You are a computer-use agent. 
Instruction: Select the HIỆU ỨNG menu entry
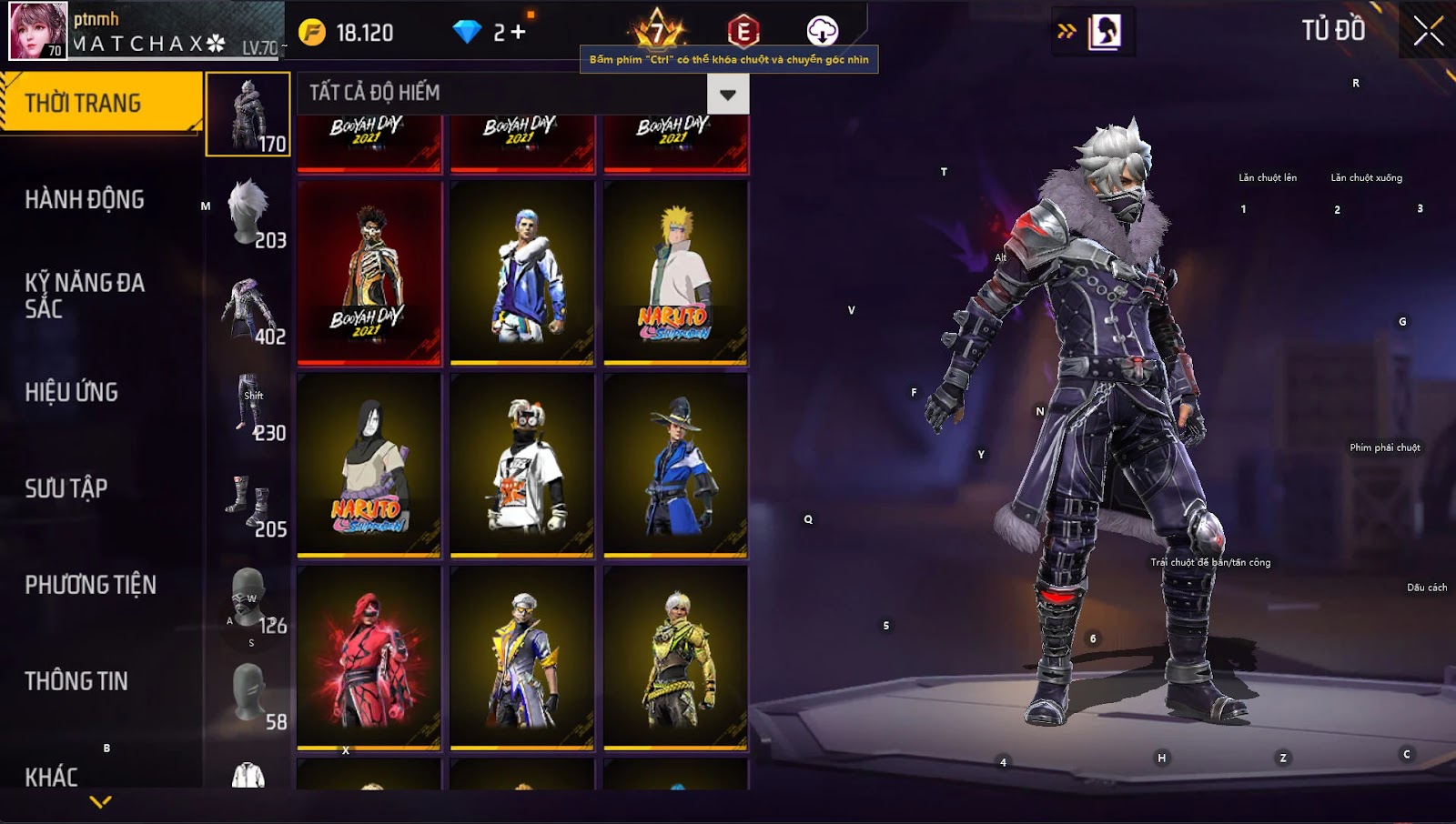[72, 392]
